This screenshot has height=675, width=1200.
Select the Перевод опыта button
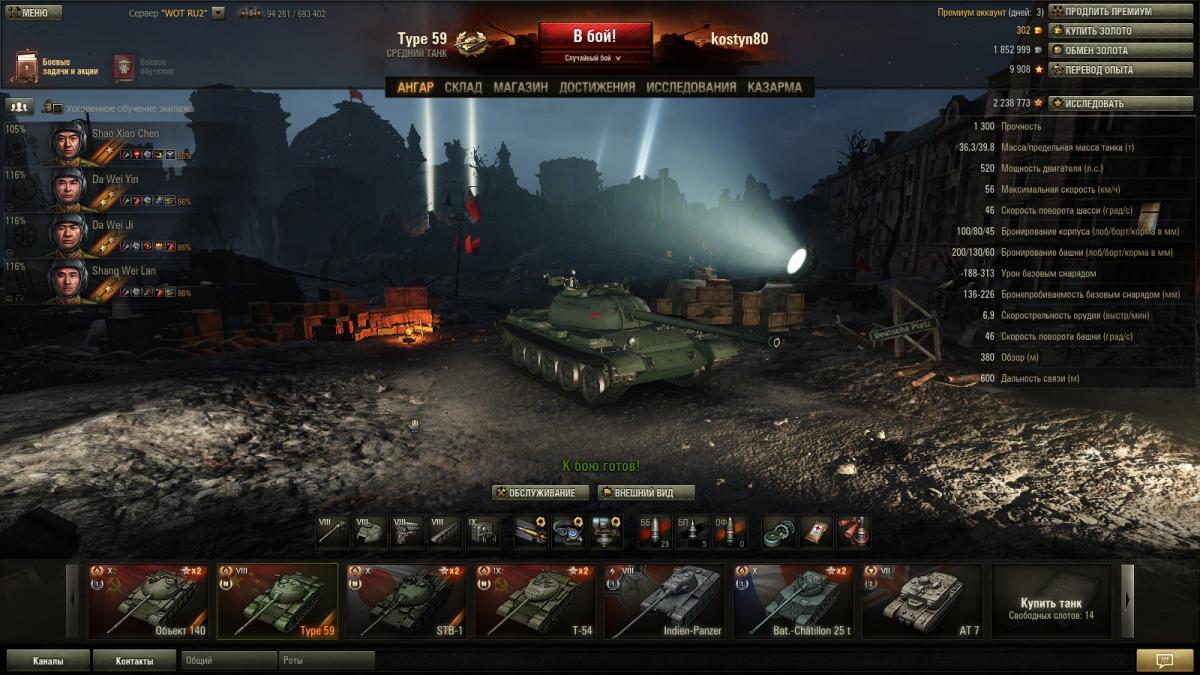coord(1120,70)
